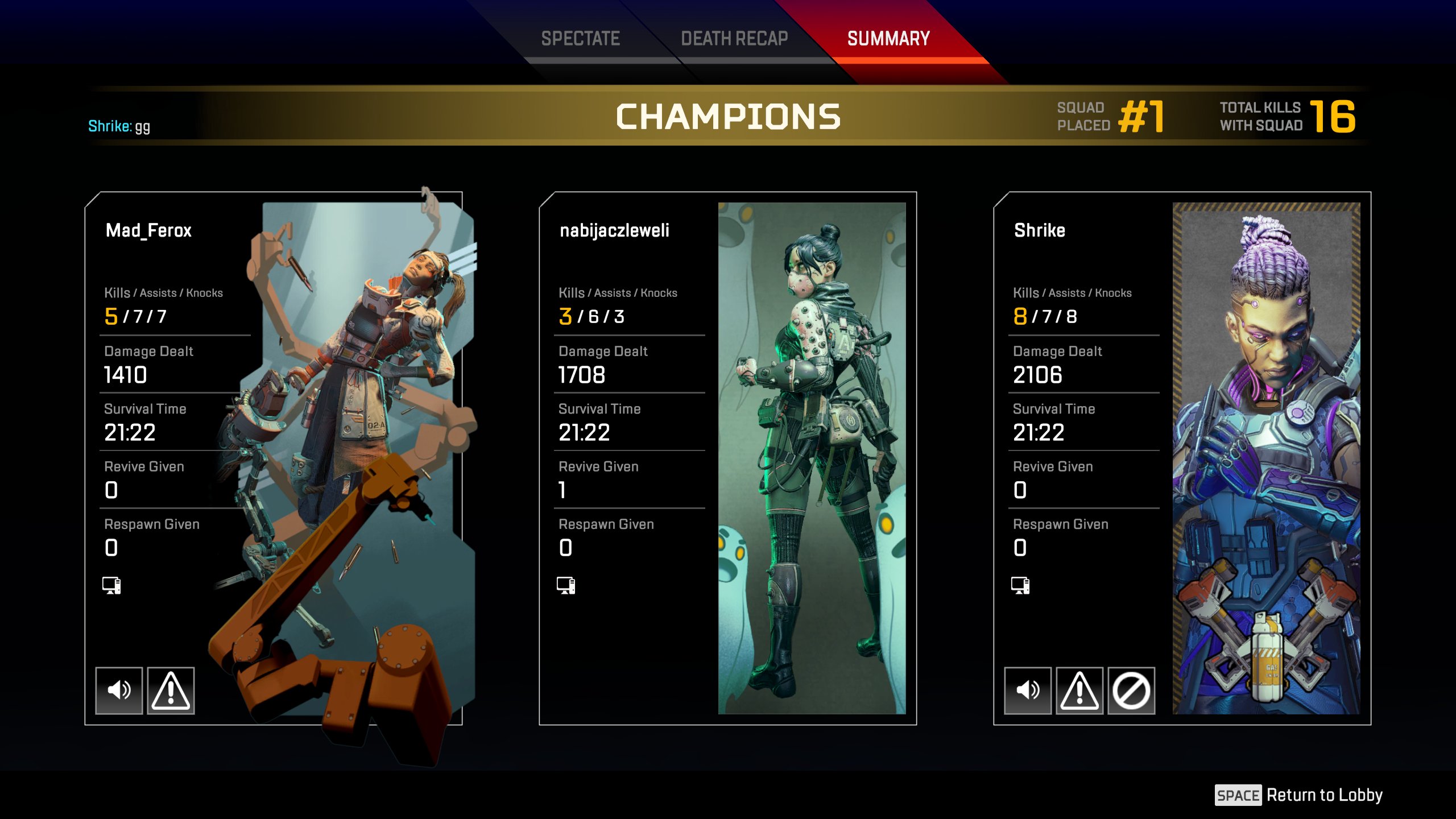Select the nabijaczleweli player card name

(x=614, y=230)
